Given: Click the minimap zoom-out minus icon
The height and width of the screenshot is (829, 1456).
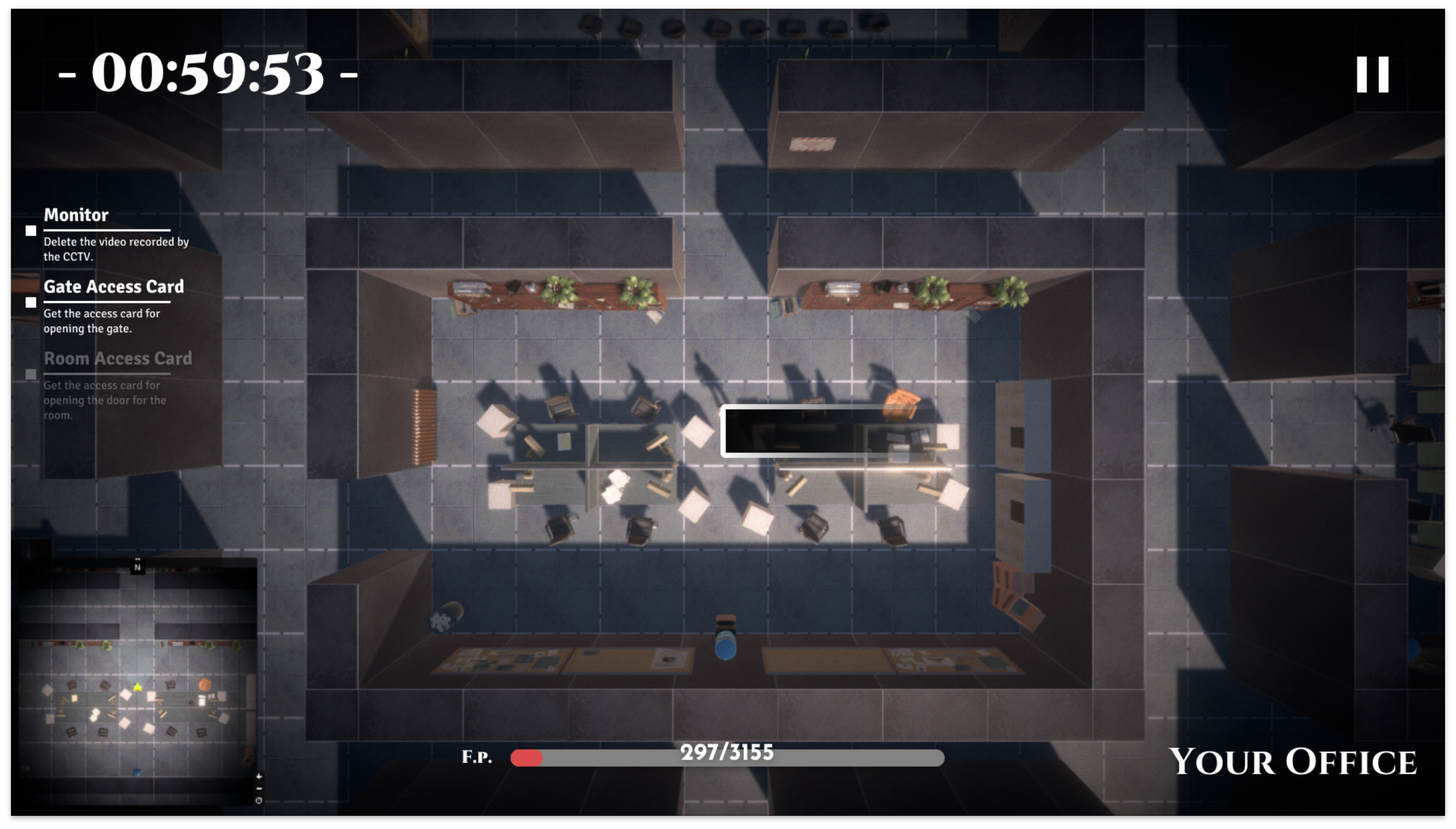Looking at the screenshot, I should coord(259,787).
